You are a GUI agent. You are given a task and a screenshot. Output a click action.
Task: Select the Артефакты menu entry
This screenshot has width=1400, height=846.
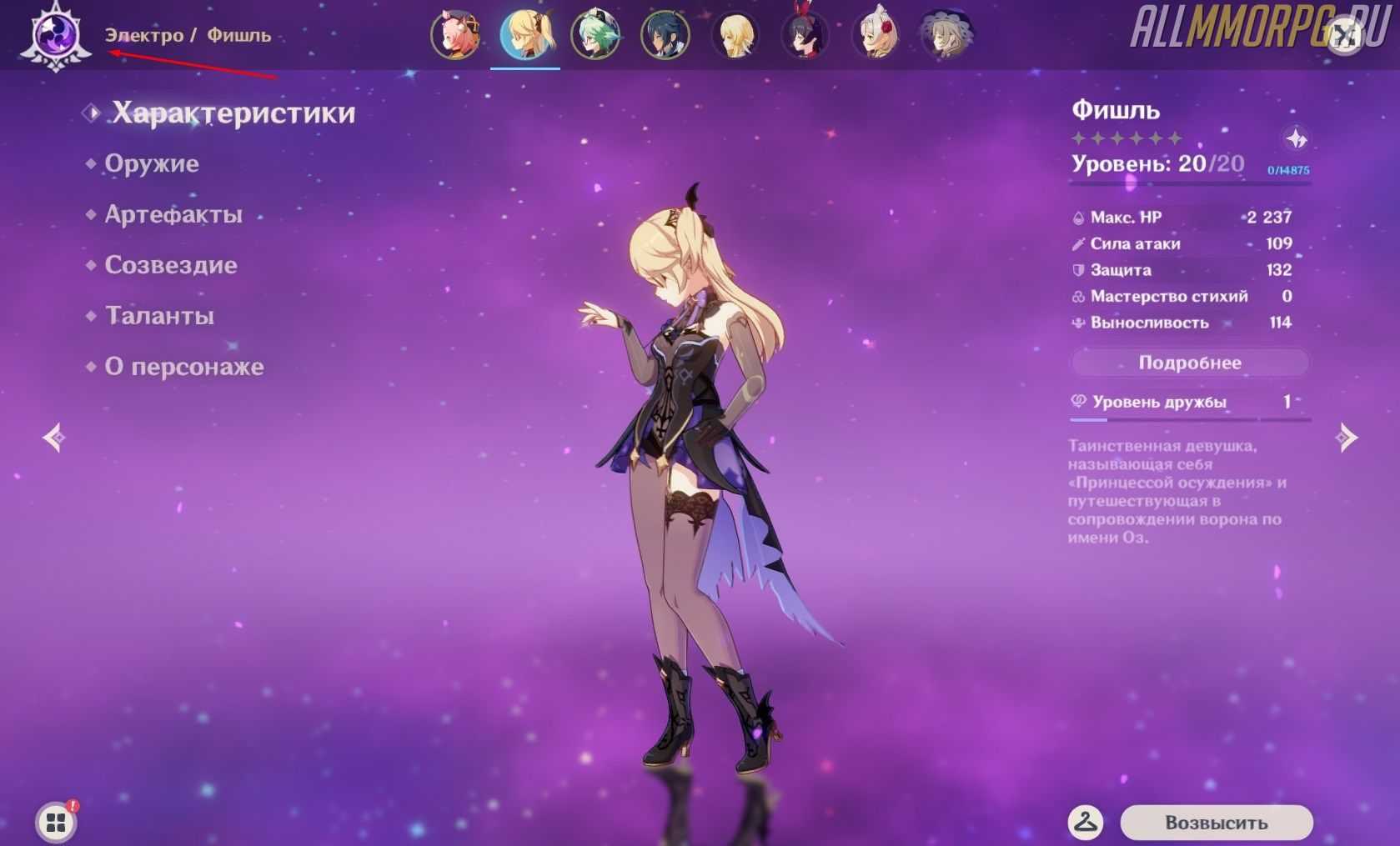coord(173,214)
